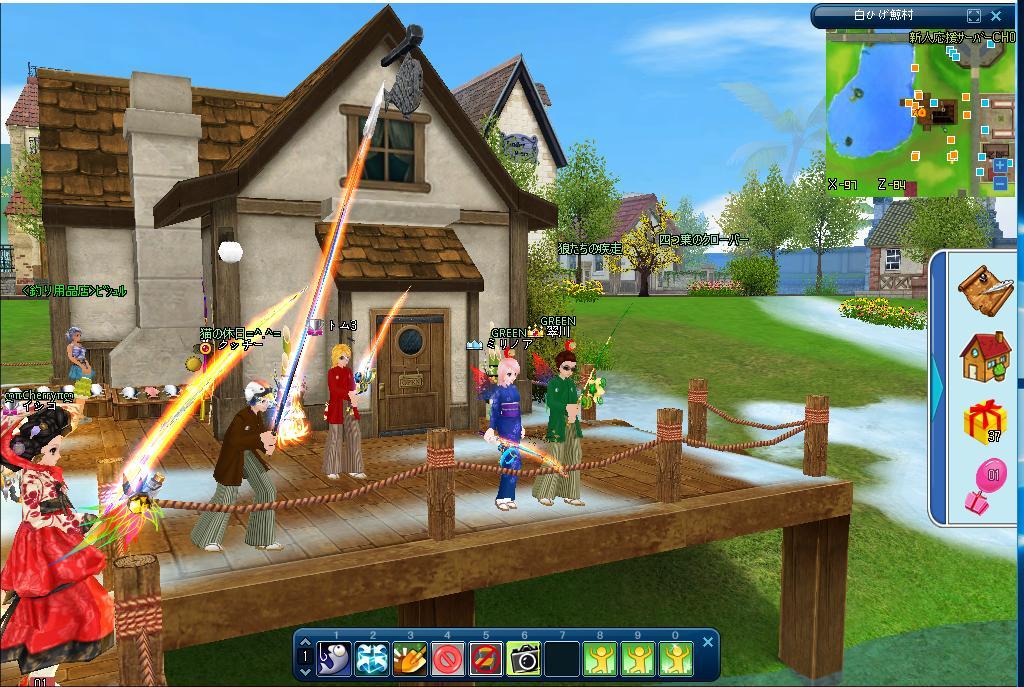Switch to the next hotbar page
Viewport: 1024px width, 687px height.
pyautogui.click(x=307, y=671)
